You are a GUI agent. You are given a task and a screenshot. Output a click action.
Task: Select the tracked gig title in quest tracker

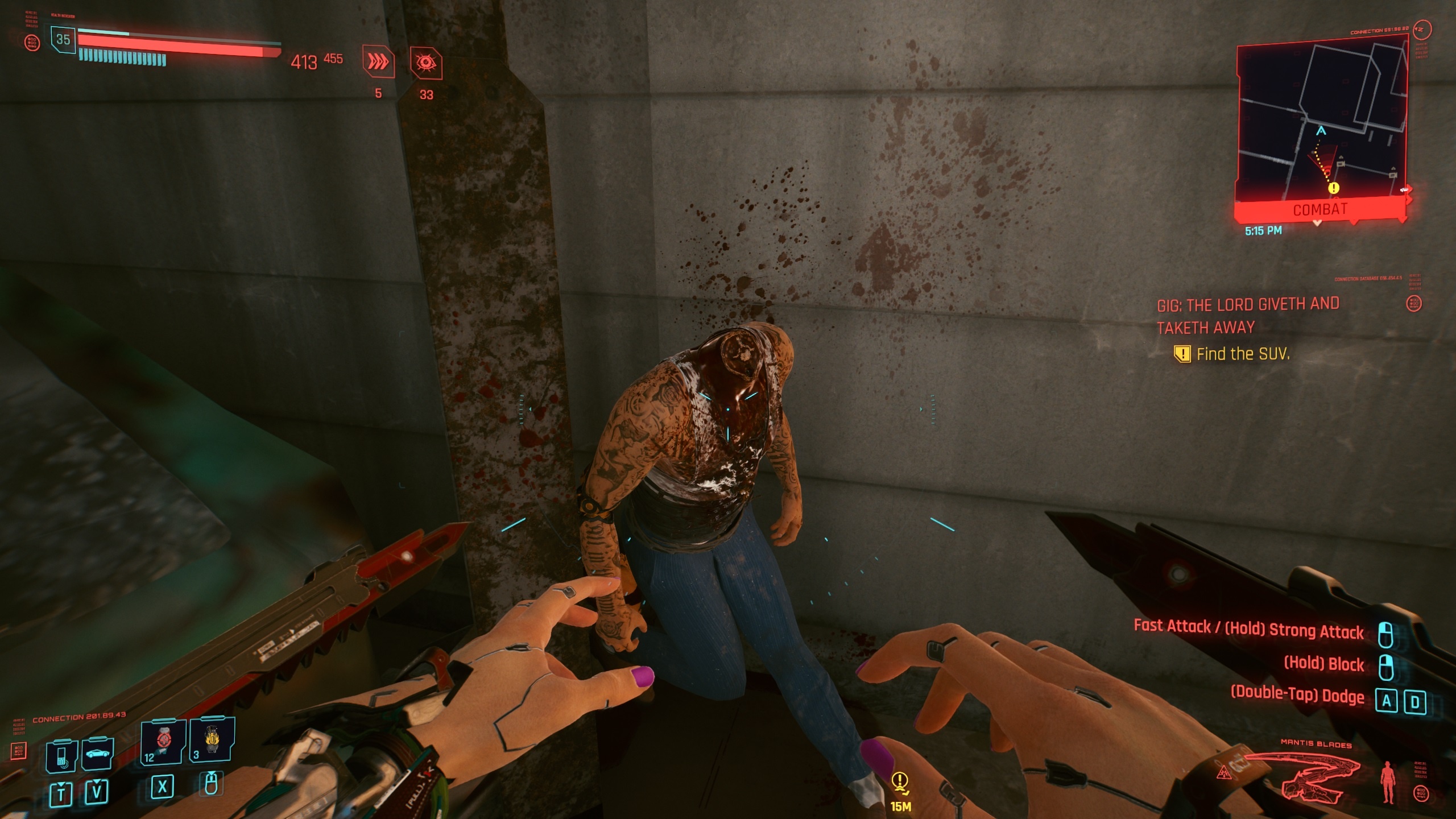coord(1248,316)
